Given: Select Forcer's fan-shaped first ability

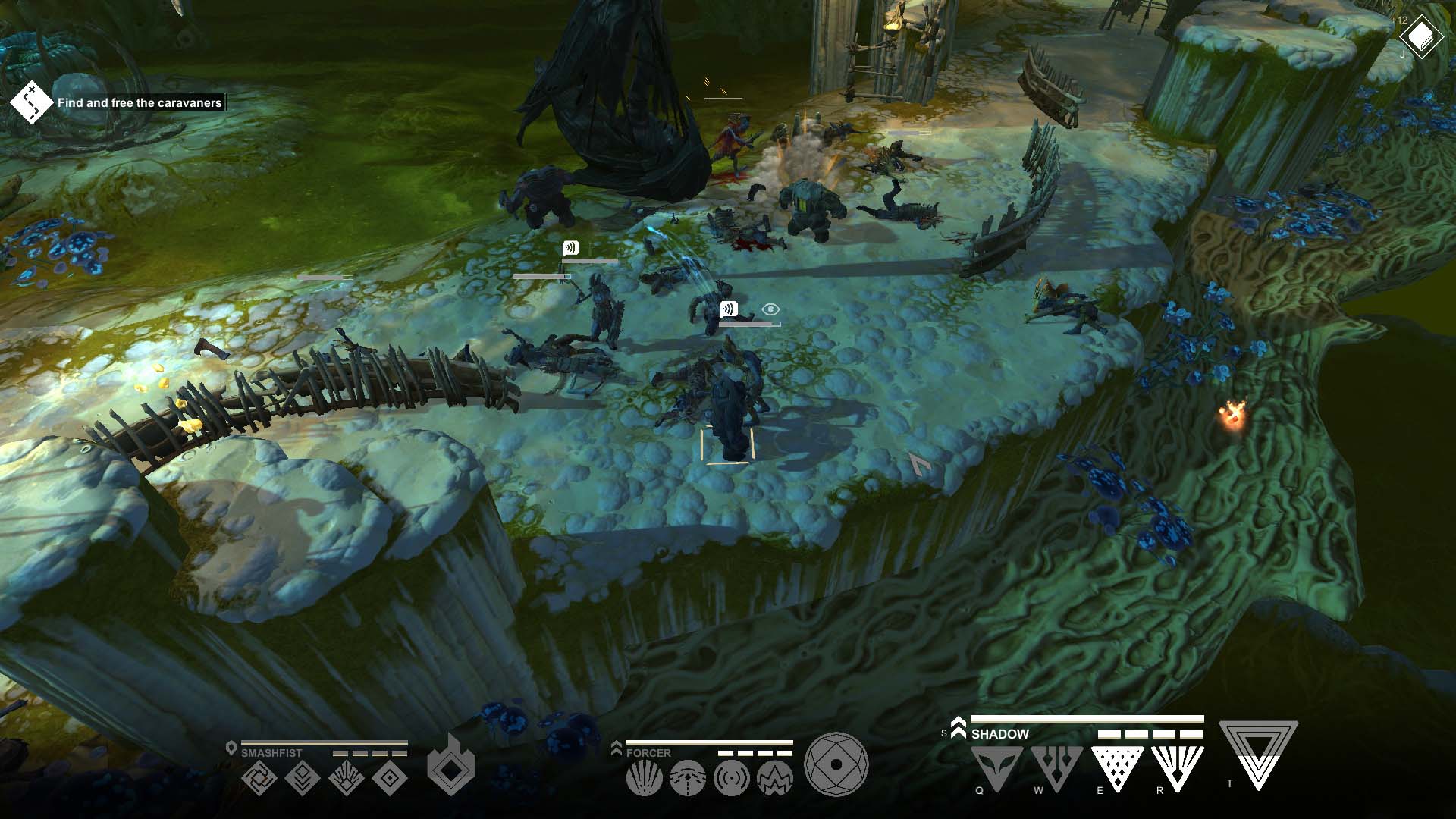Looking at the screenshot, I should 643,778.
